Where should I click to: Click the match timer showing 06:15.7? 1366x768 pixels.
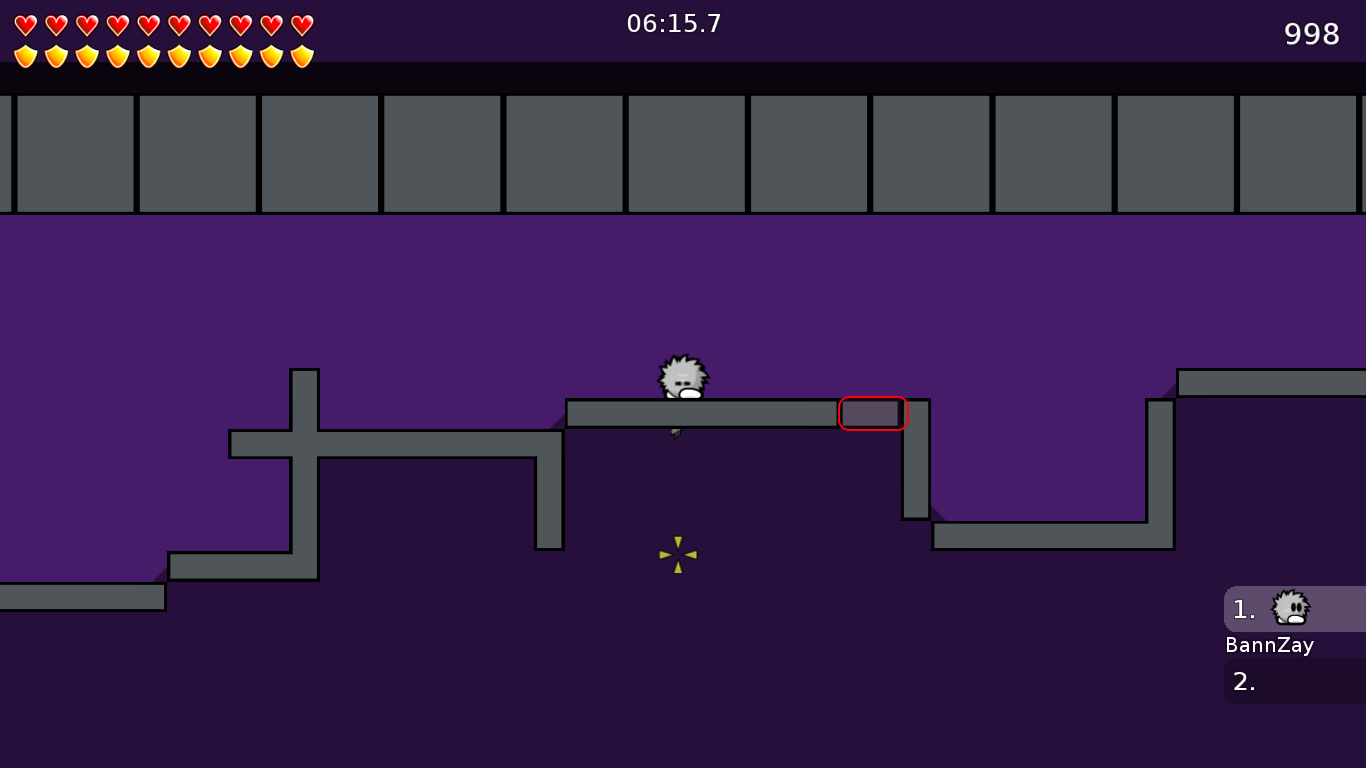674,24
